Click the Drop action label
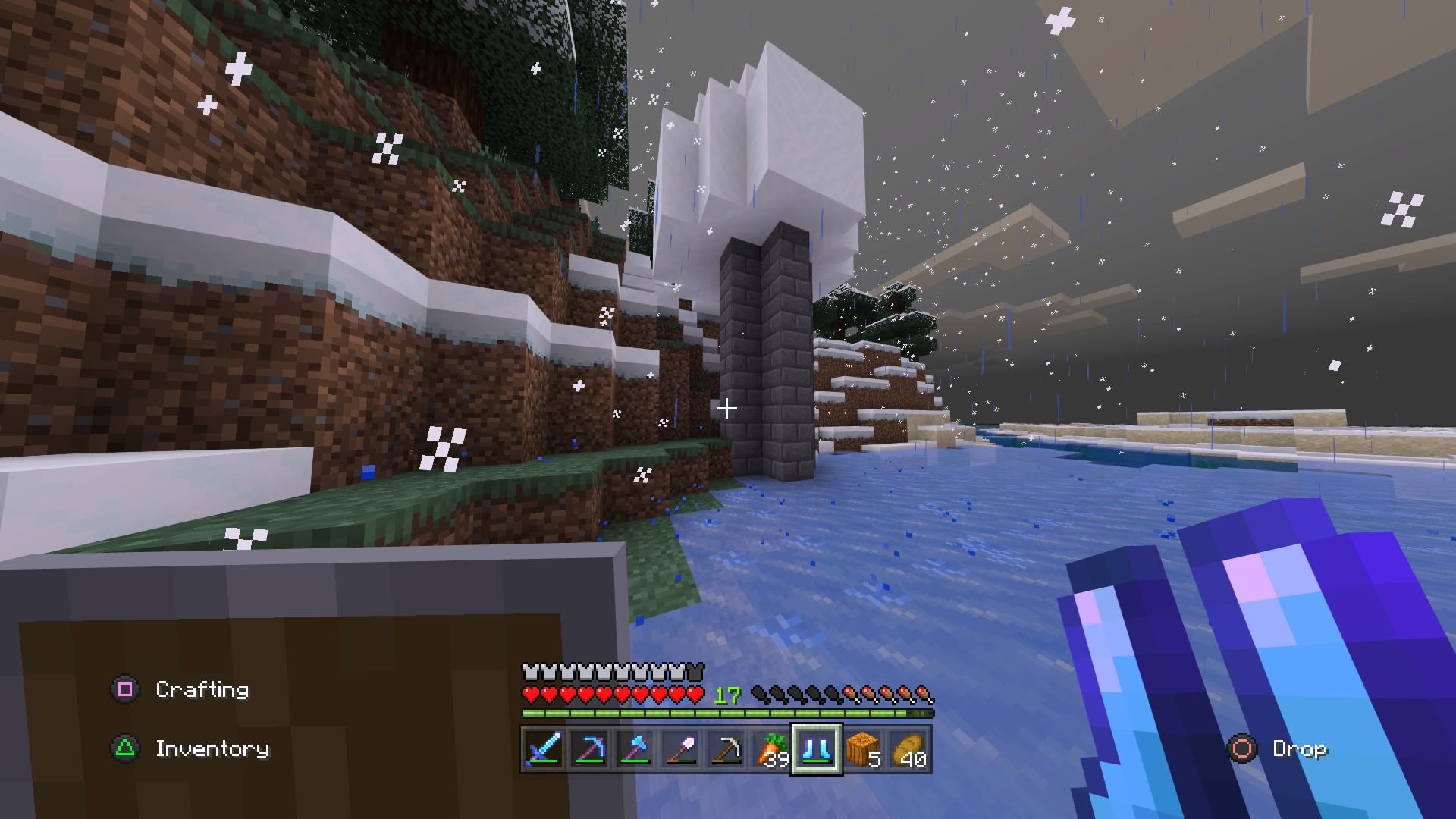The height and width of the screenshot is (819, 1456). coord(1299,749)
